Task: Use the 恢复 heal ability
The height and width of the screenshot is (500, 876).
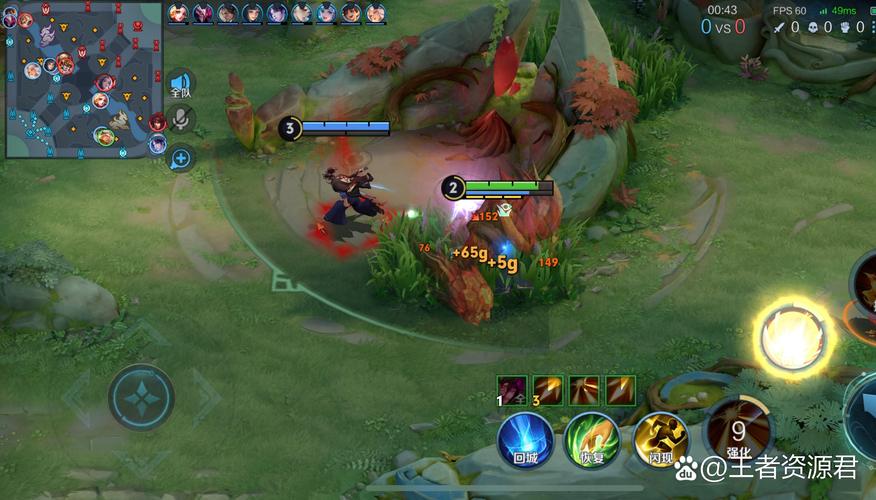Action: tap(592, 438)
